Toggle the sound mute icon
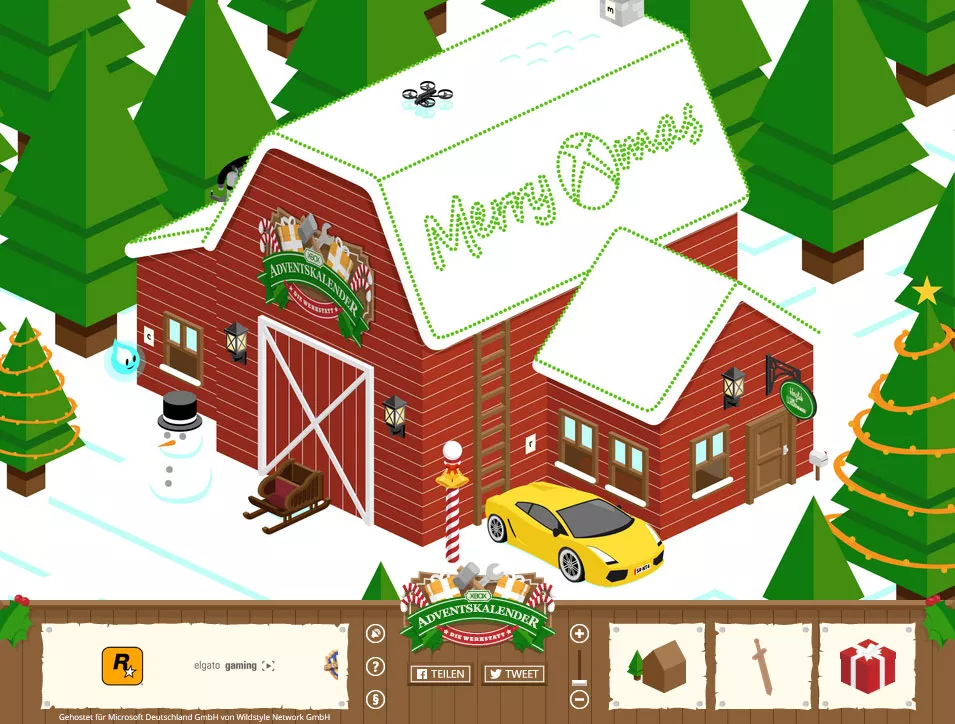This screenshot has width=955, height=724. (376, 634)
